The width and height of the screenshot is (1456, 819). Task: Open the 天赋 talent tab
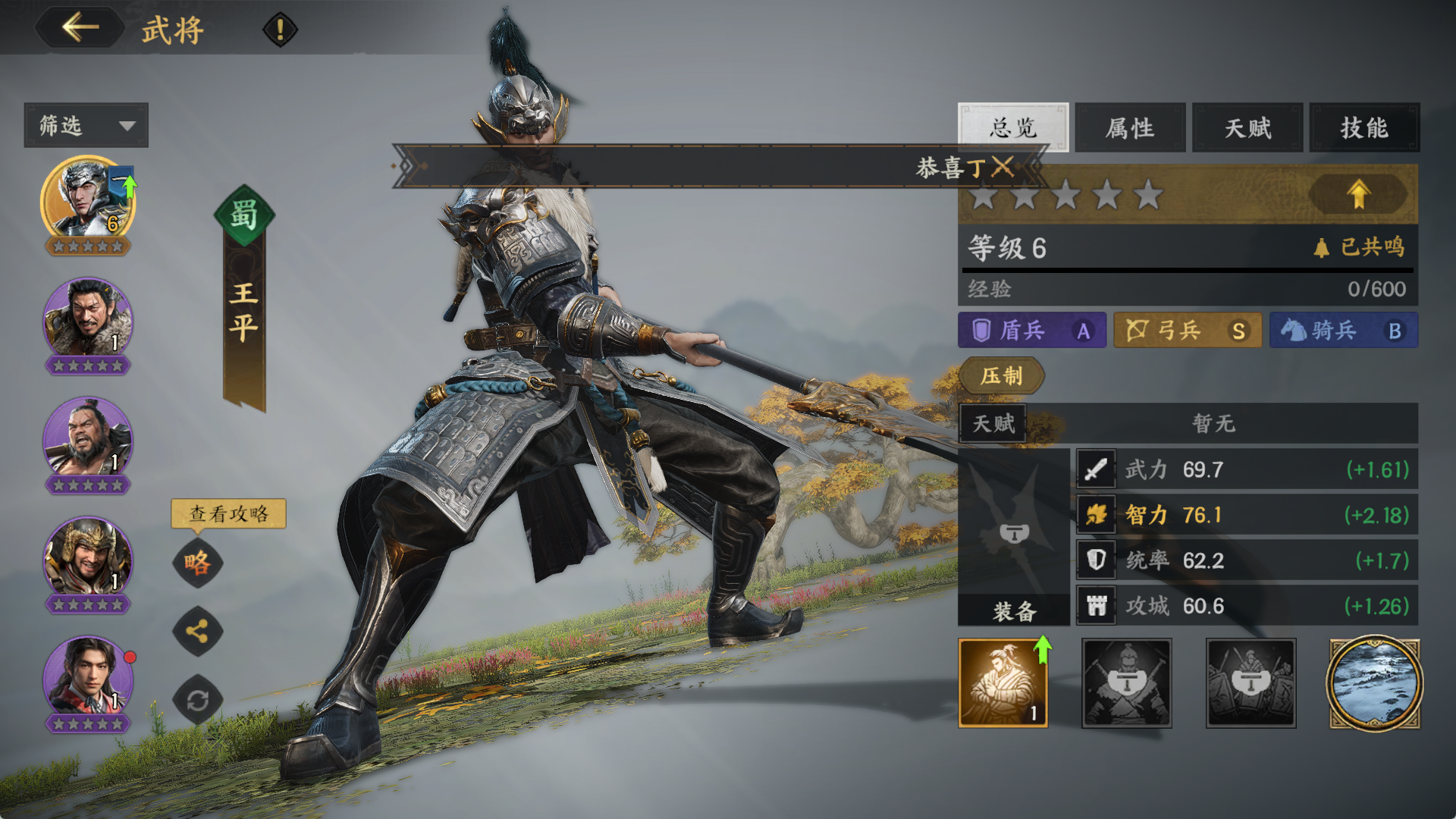1247,127
